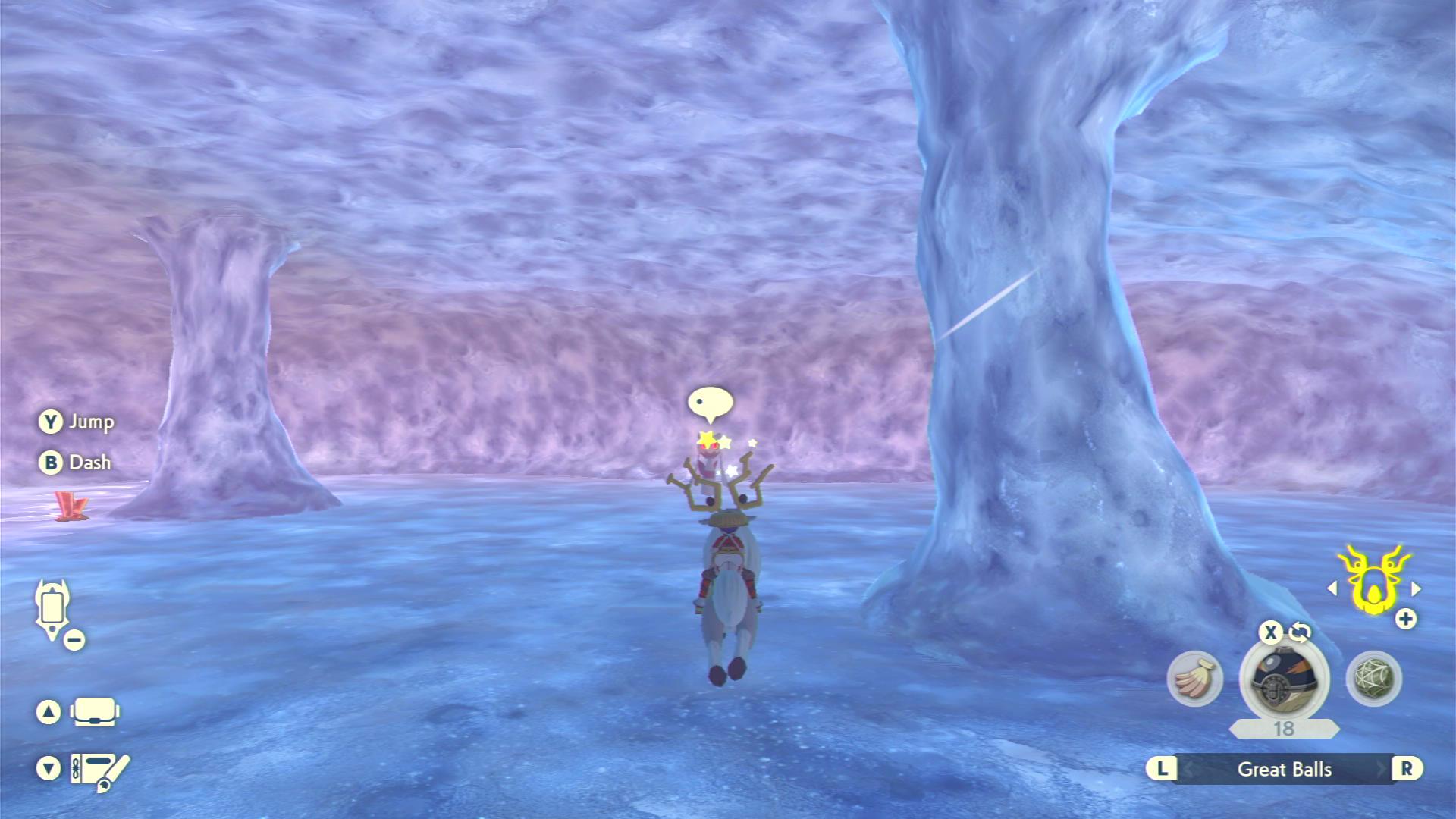Open the Arc Phone map icon

click(x=52, y=608)
